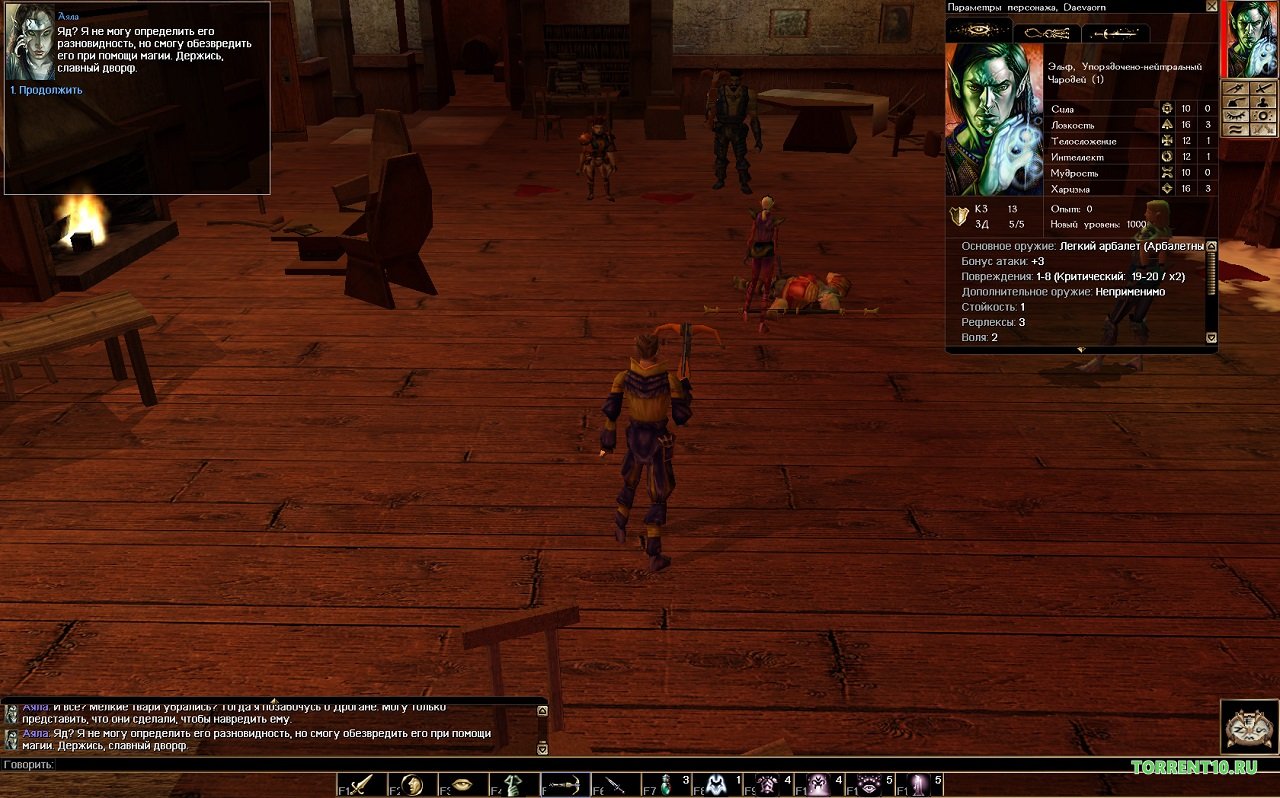
Task: Select the crossbow quickslot
Action: tap(565, 785)
